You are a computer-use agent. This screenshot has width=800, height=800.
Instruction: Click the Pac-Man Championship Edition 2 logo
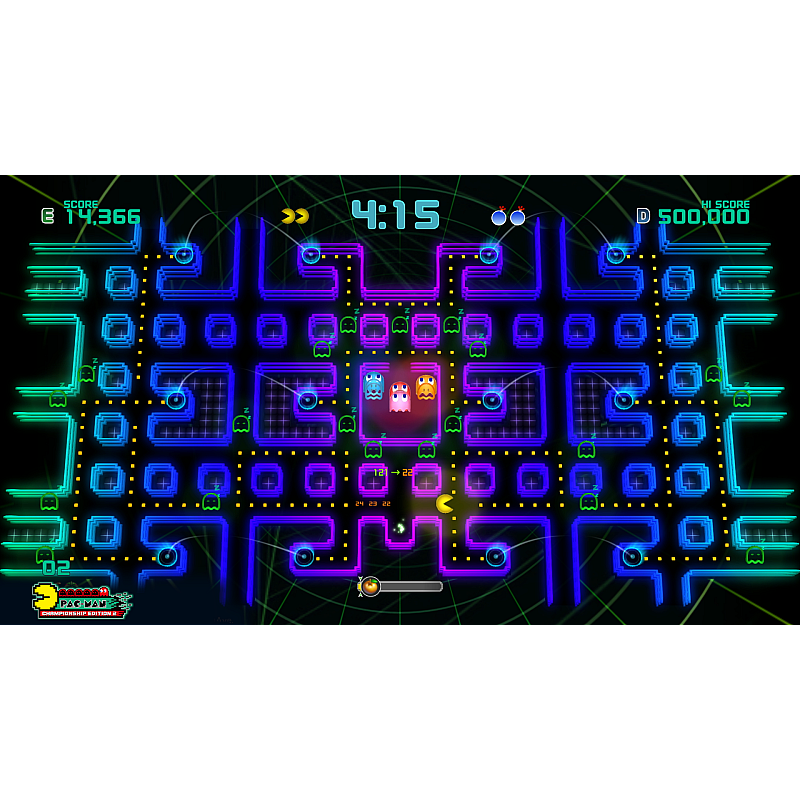(x=82, y=601)
